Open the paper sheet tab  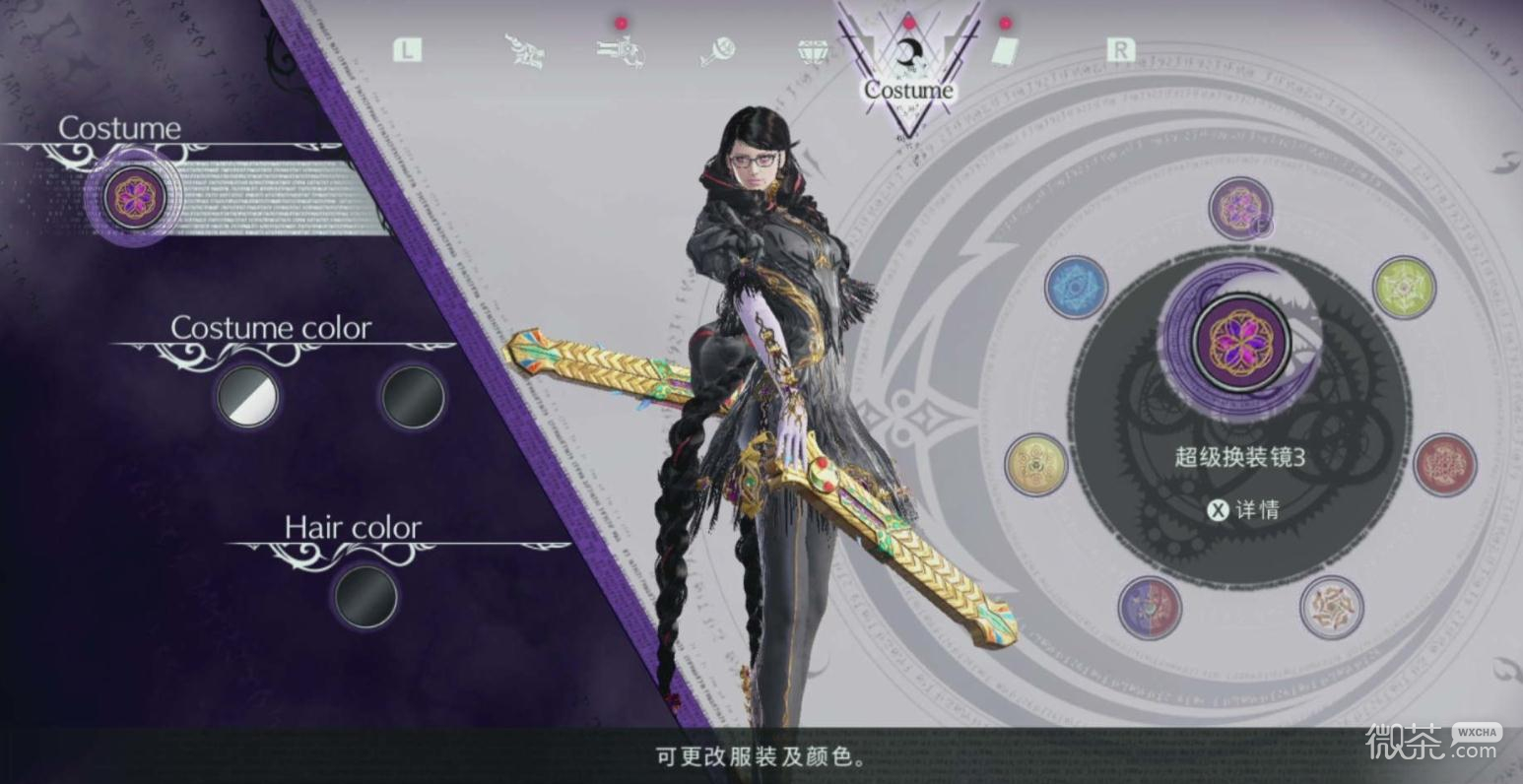1003,51
